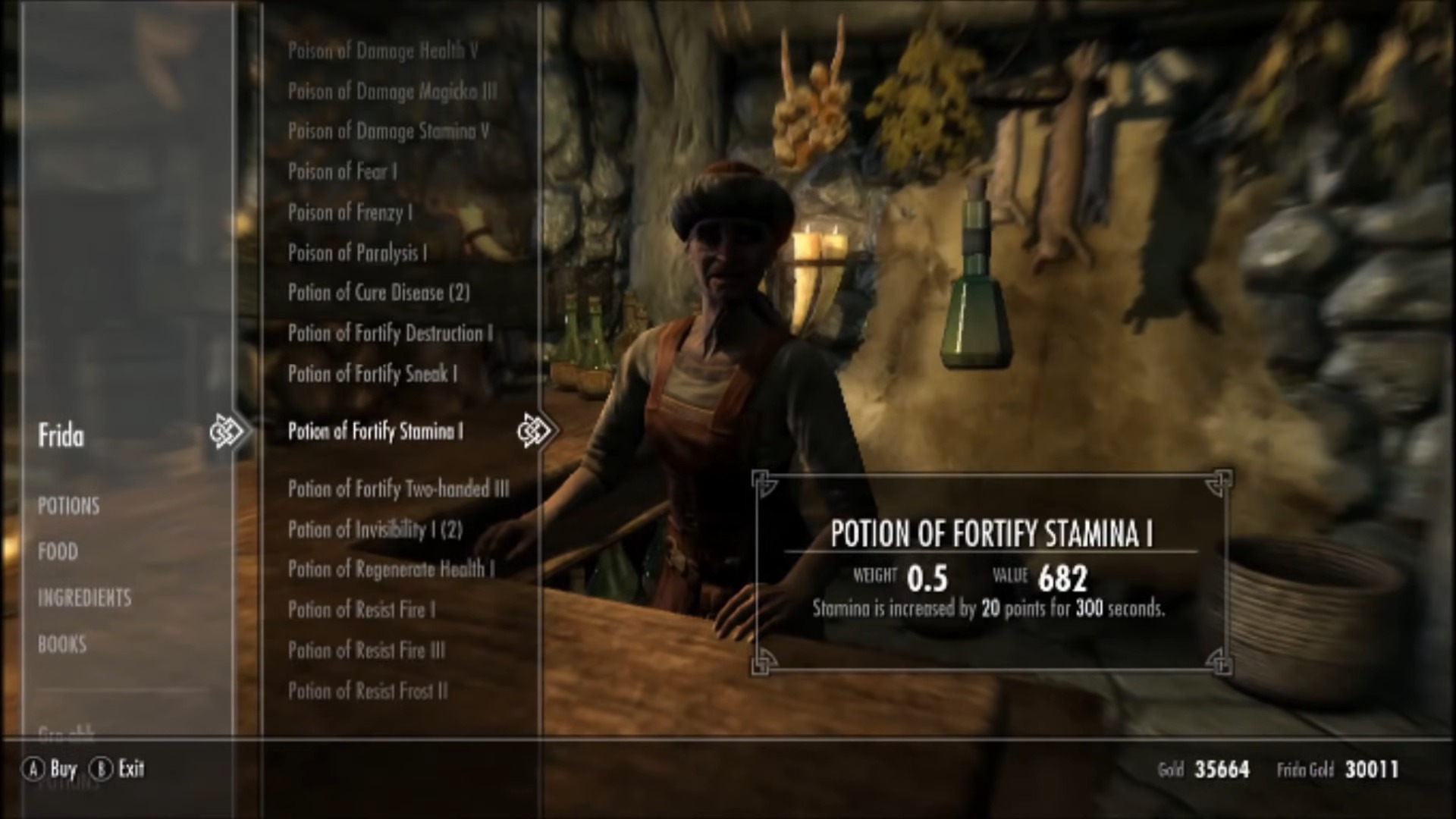Select Poison of Fear I from the list

point(345,171)
